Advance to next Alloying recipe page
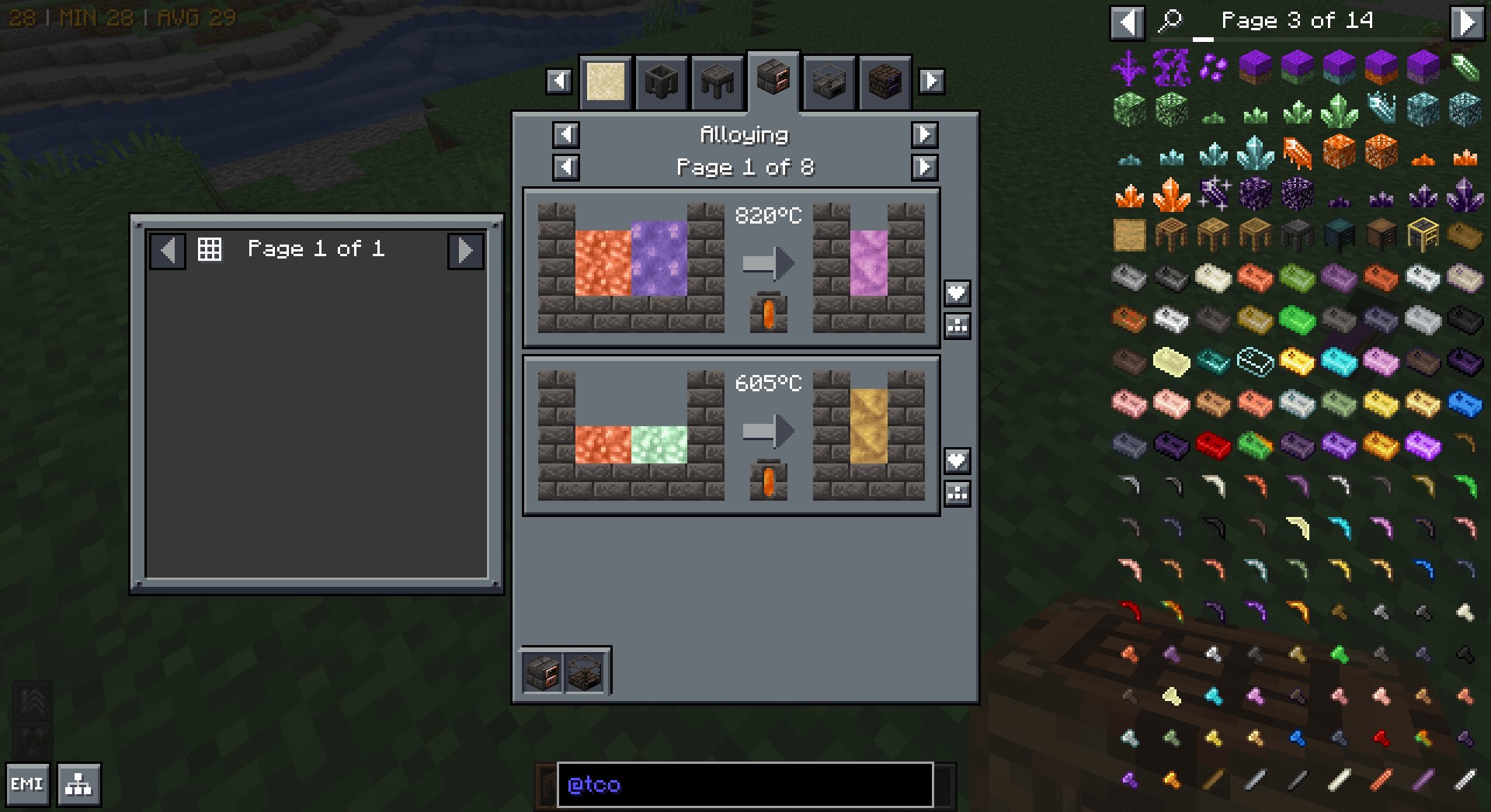 924,167
